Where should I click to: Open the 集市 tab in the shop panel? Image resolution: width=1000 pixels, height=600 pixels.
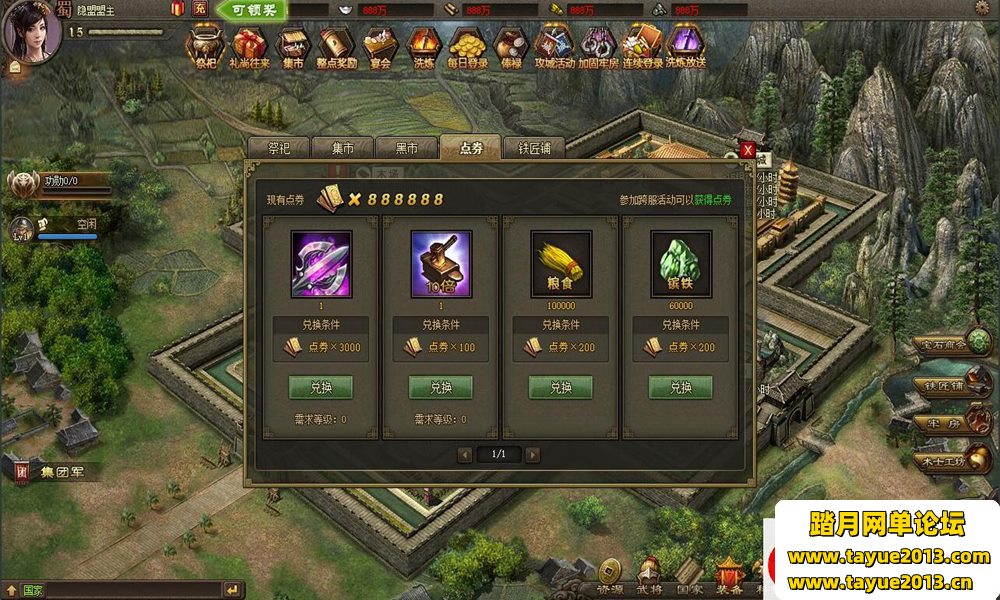point(343,148)
